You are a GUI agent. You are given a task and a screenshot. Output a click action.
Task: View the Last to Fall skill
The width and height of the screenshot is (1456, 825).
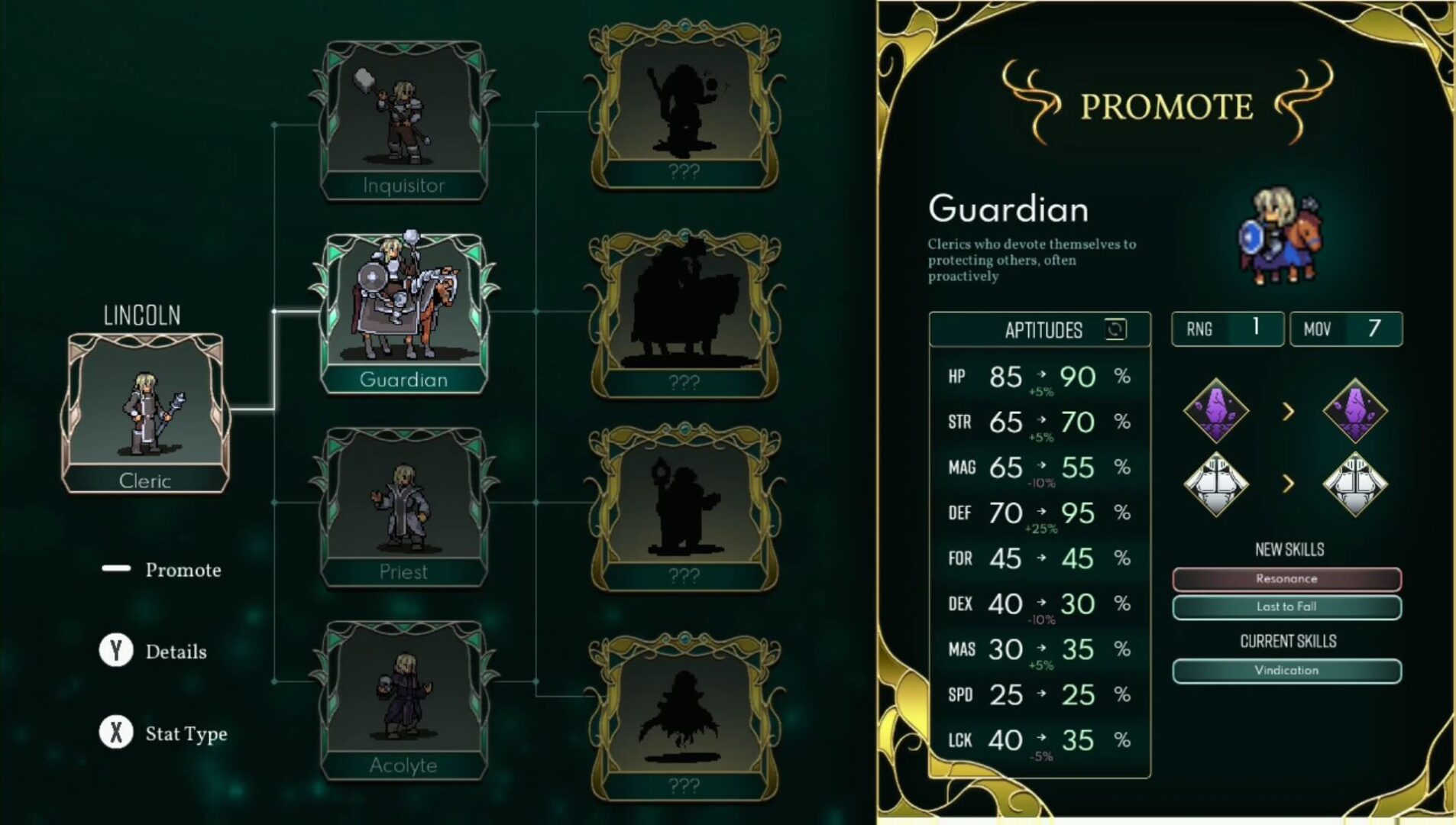pos(1286,607)
